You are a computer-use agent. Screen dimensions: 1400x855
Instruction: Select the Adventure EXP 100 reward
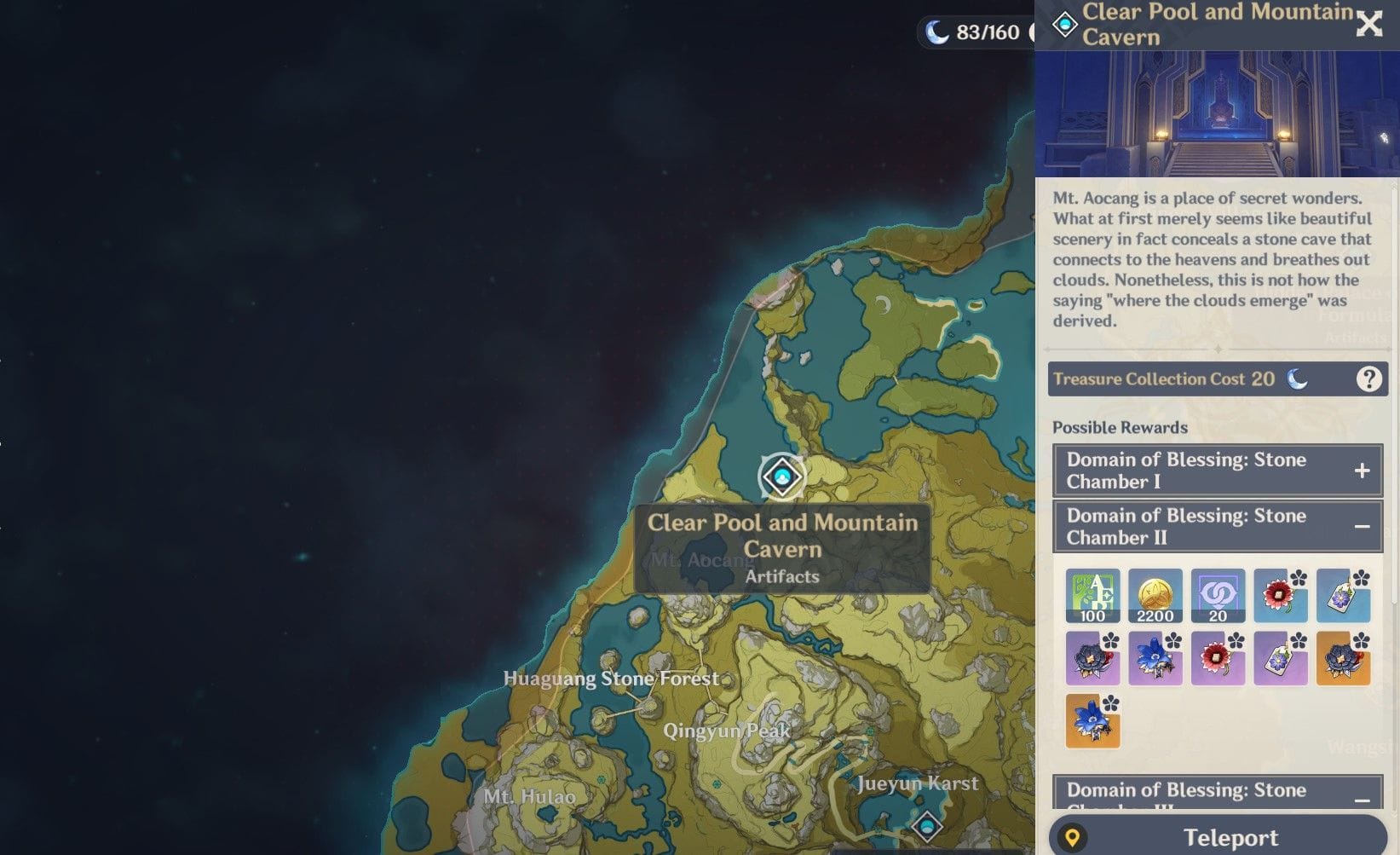click(1092, 596)
